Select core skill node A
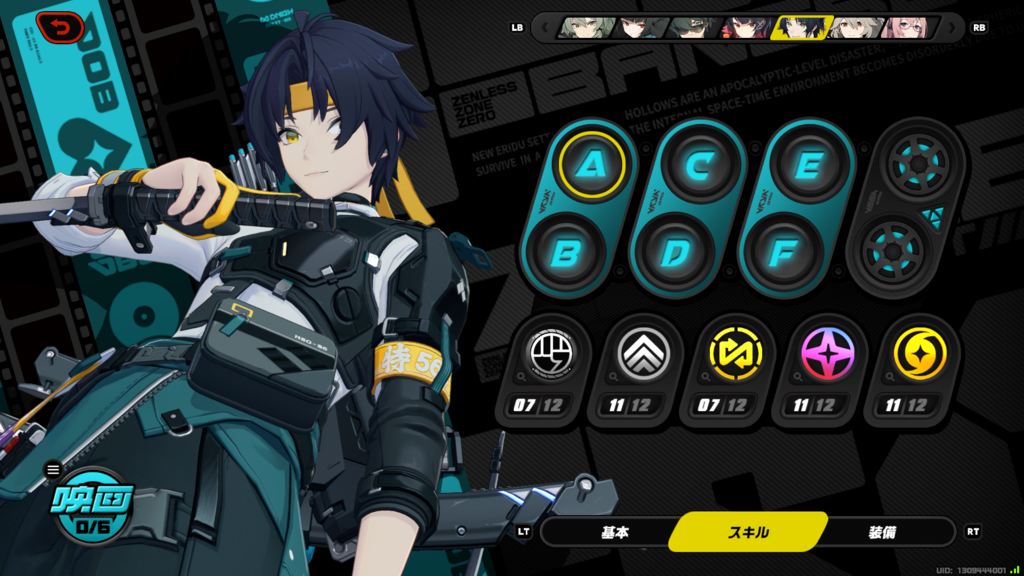The width and height of the screenshot is (1024, 576). 591,165
